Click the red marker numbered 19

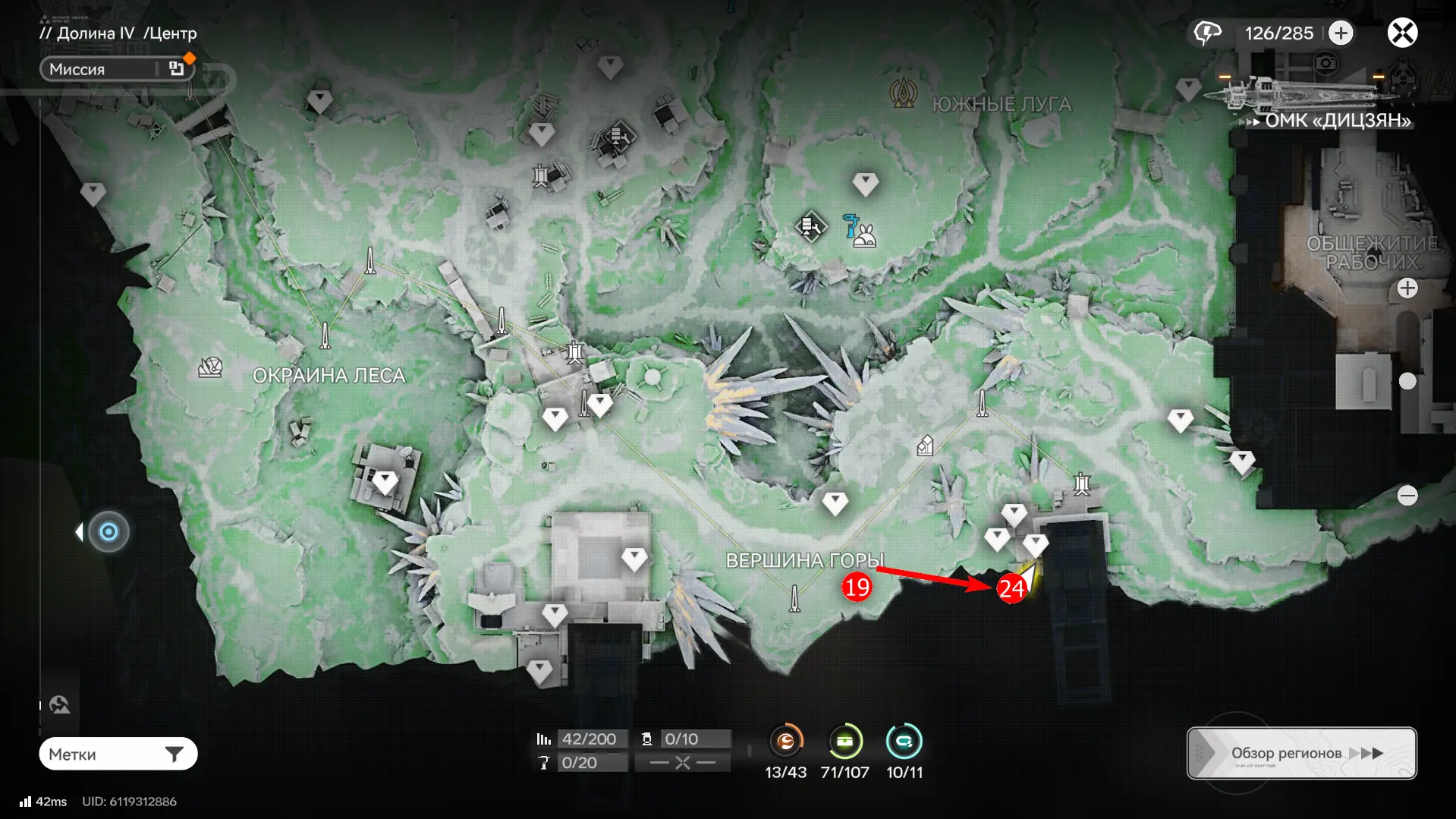[857, 587]
